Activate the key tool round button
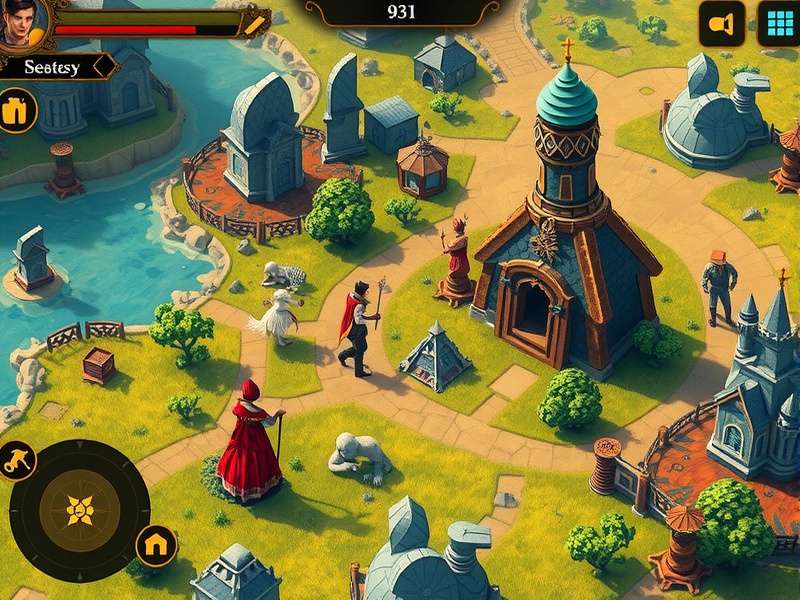Viewport: 800px width, 600px height. click(x=17, y=460)
